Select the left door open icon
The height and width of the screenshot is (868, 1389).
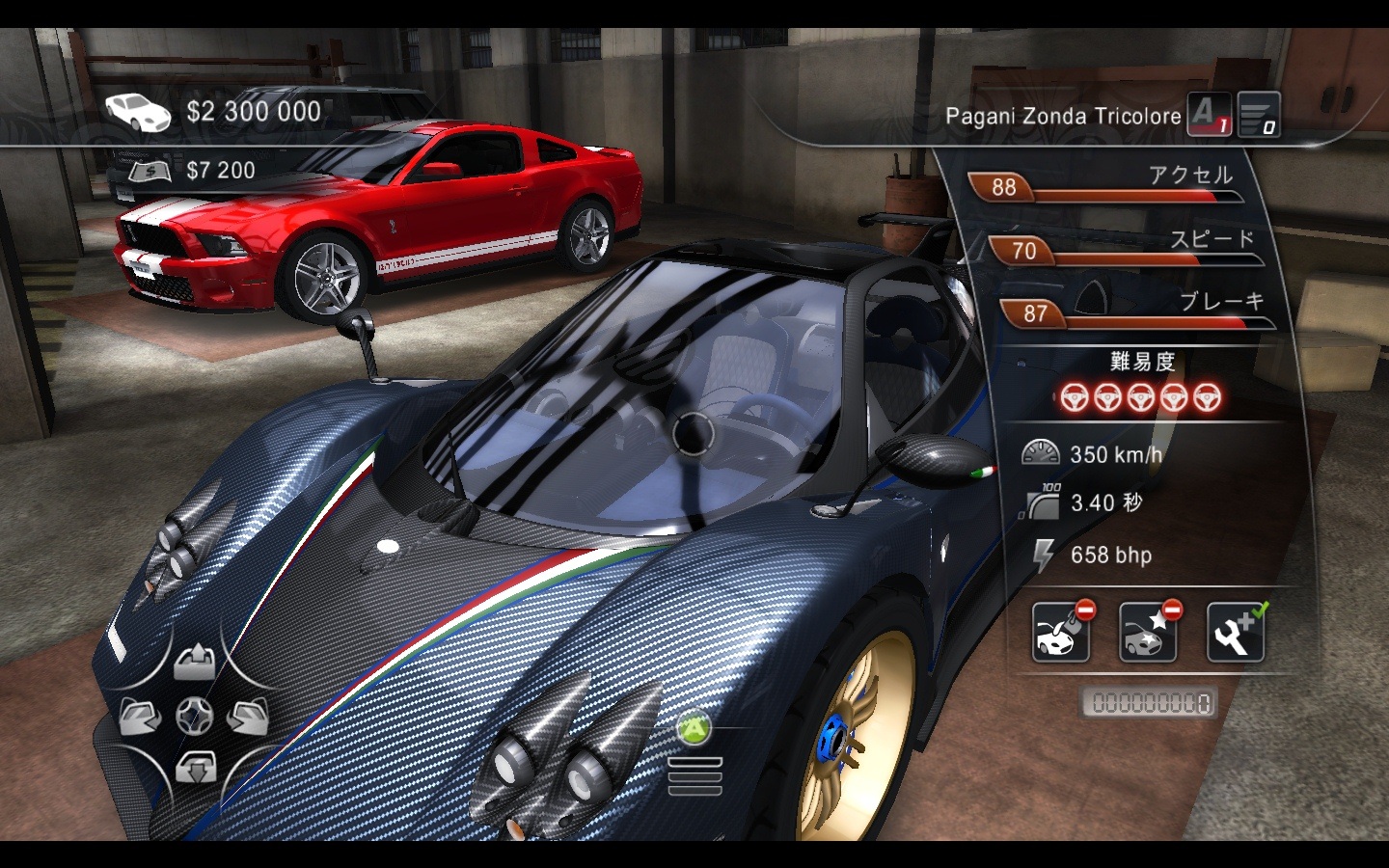click(140, 717)
